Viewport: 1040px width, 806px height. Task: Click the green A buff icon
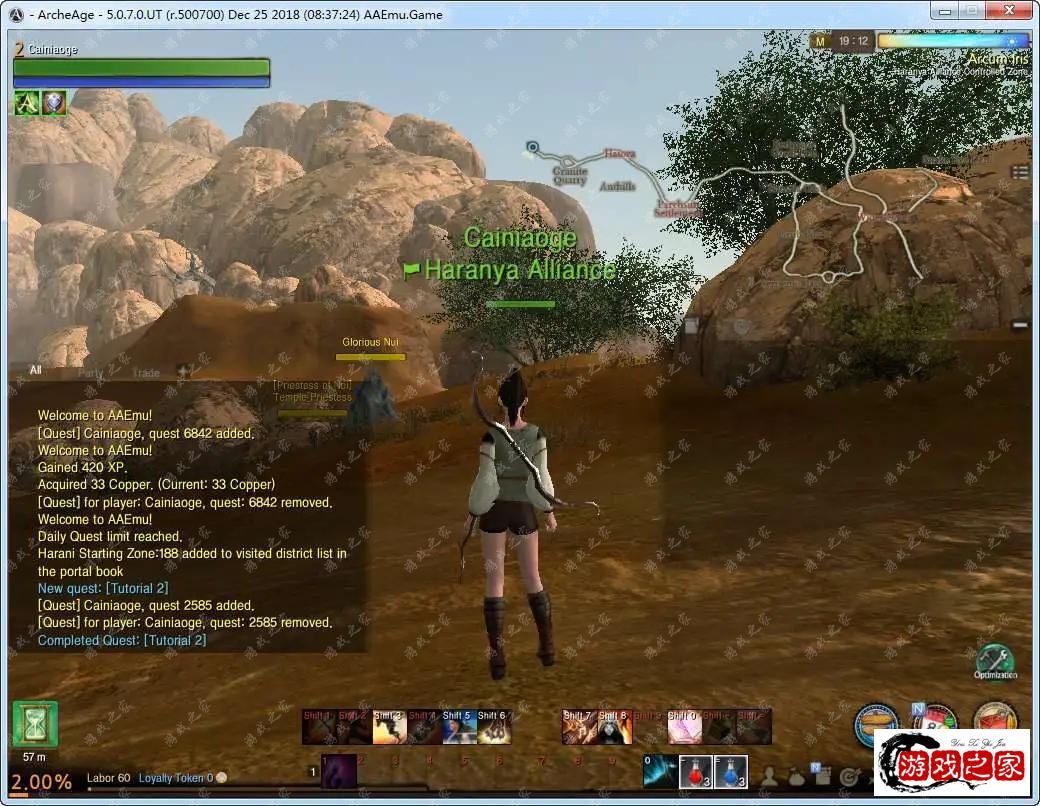pyautogui.click(x=26, y=102)
